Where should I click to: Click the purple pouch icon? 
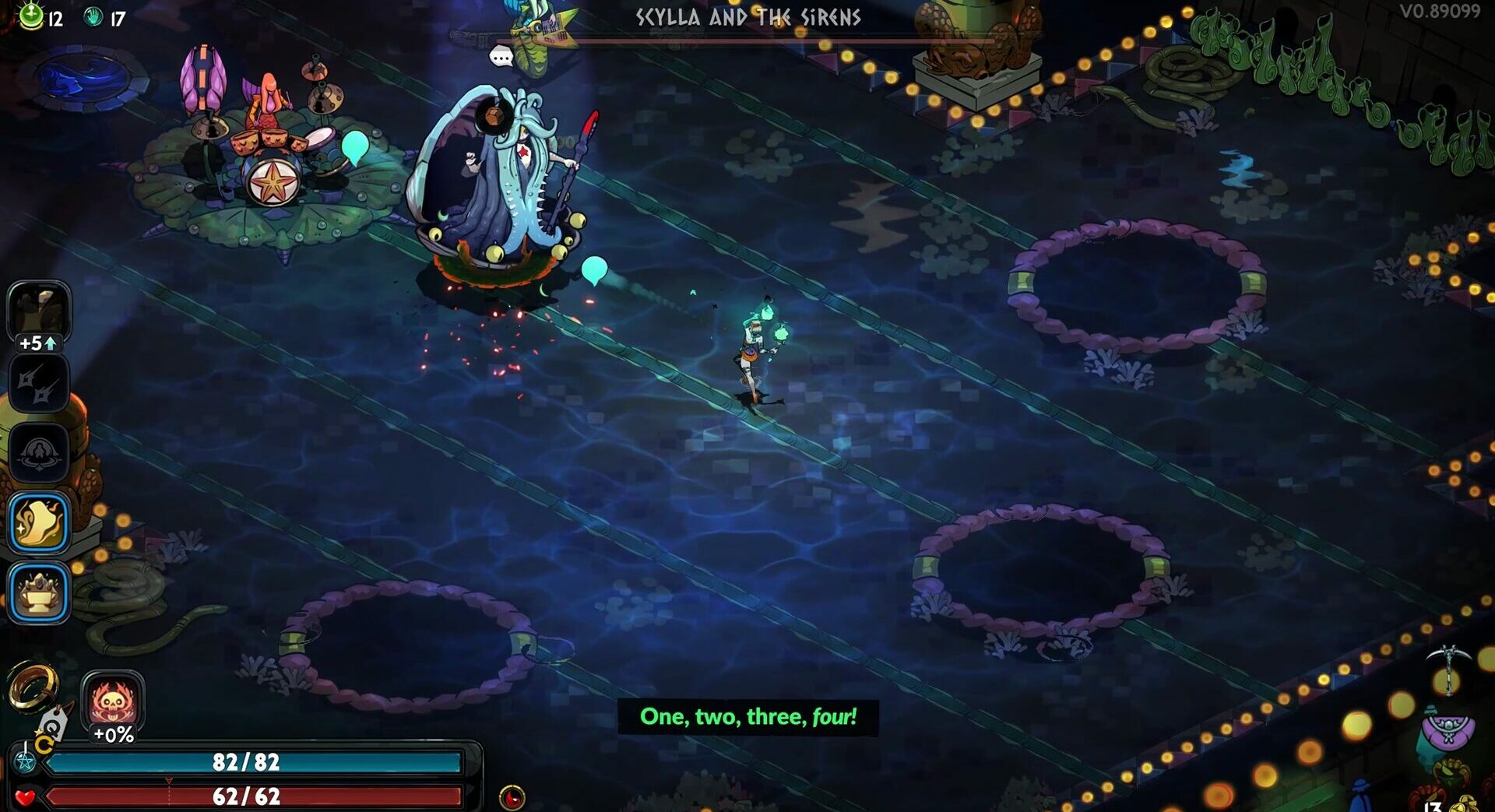[x=1448, y=730]
